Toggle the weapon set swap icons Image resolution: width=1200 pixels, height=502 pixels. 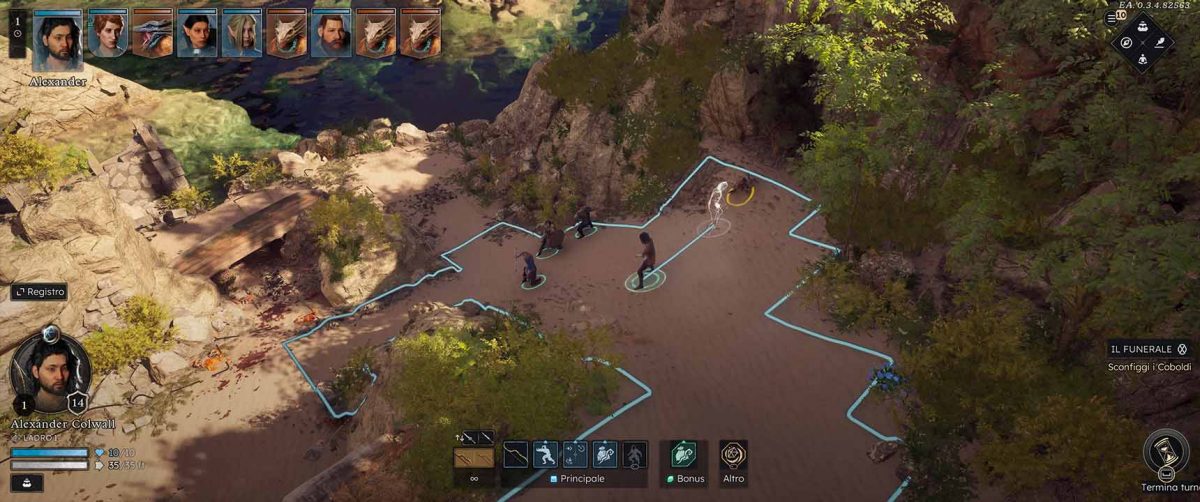[473, 437]
